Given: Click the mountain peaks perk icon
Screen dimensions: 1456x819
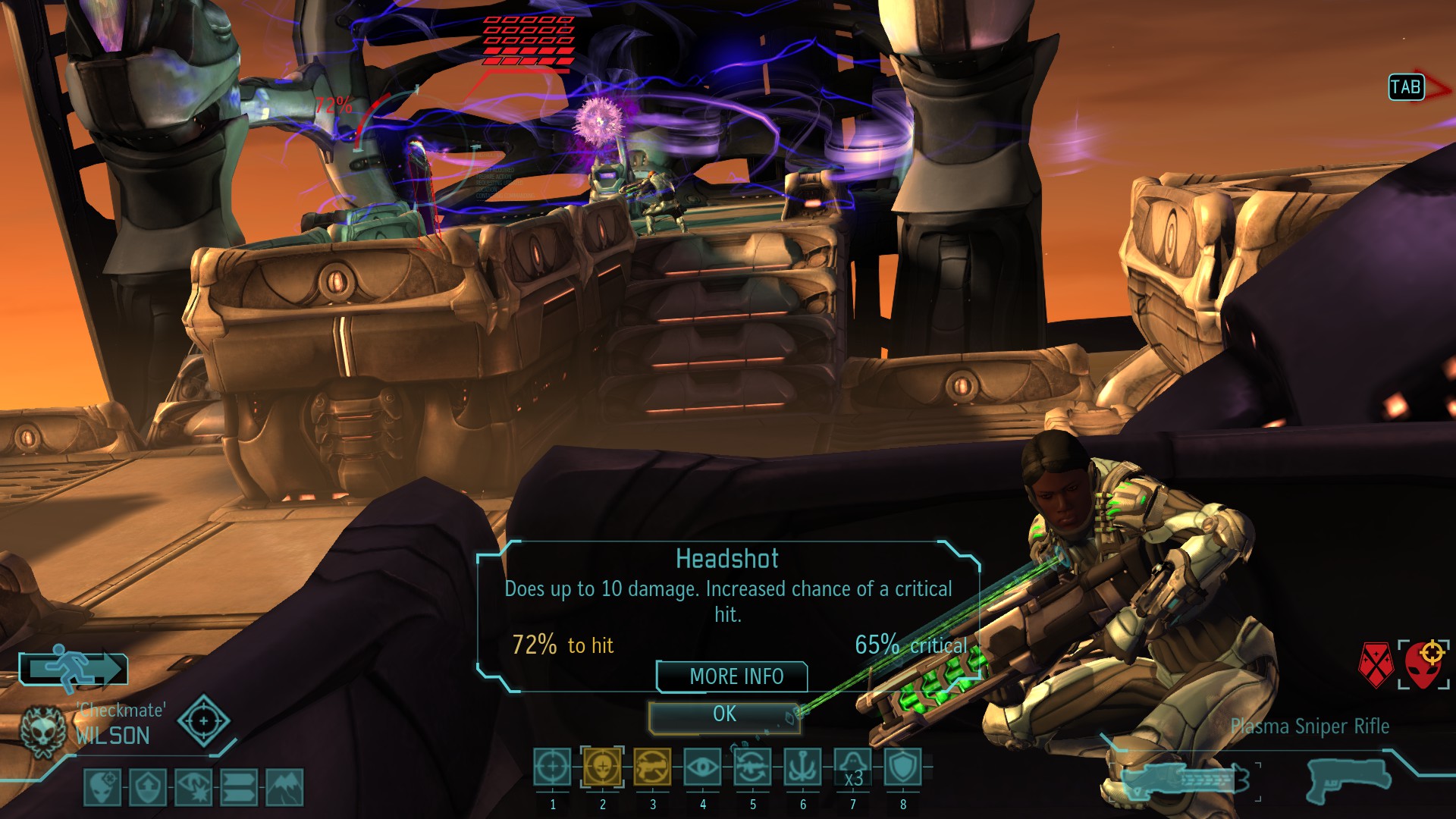Looking at the screenshot, I should pyautogui.click(x=285, y=787).
